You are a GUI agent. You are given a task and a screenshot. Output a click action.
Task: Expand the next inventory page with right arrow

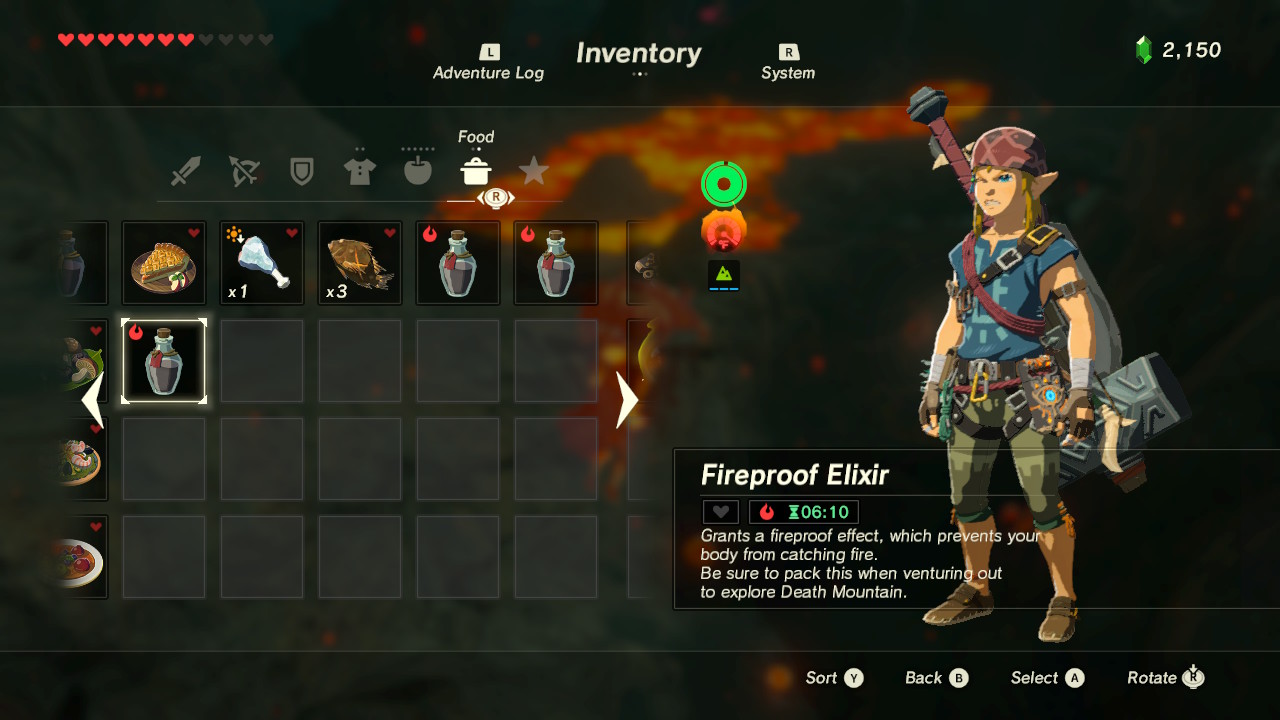pos(625,400)
